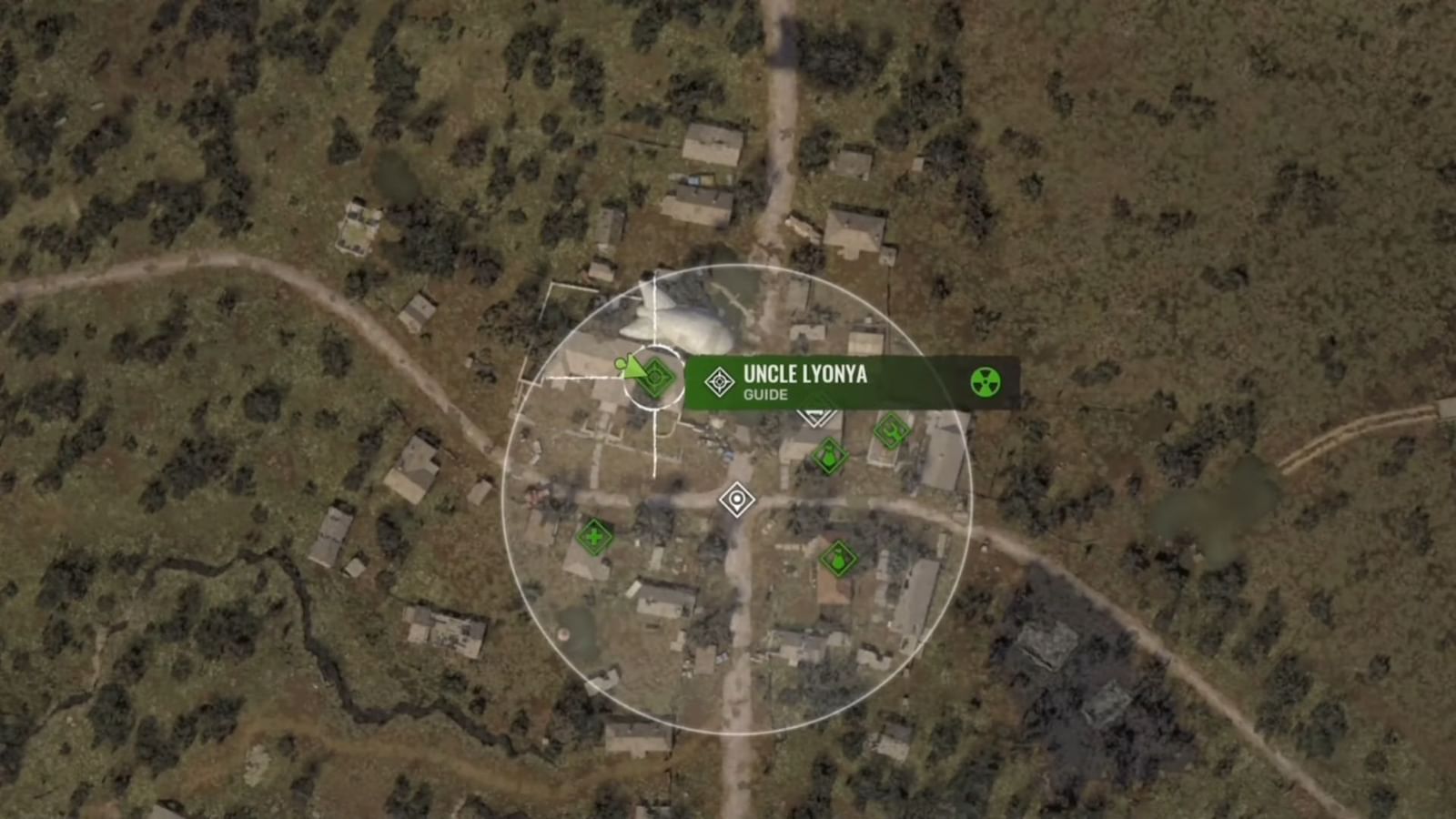Select the lower trader bottle marker
The height and width of the screenshot is (819, 1456).
click(836, 559)
